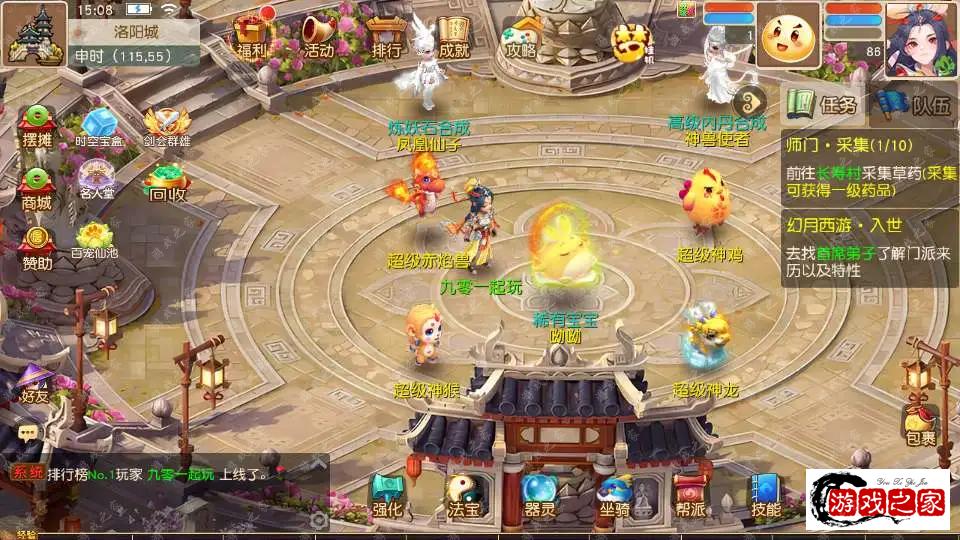Open the 成就 achievements panel
The height and width of the screenshot is (540, 960).
tap(453, 36)
